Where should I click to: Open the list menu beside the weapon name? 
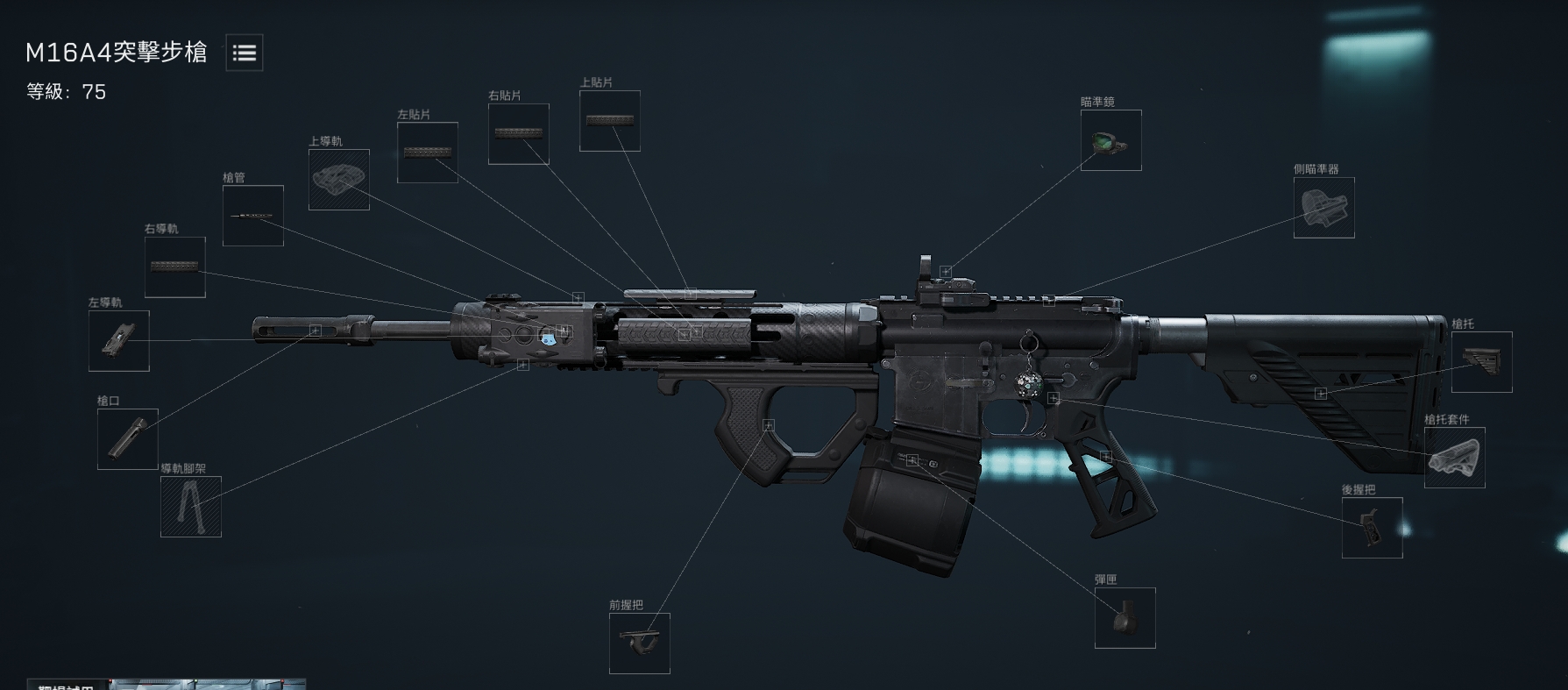pyautogui.click(x=245, y=53)
